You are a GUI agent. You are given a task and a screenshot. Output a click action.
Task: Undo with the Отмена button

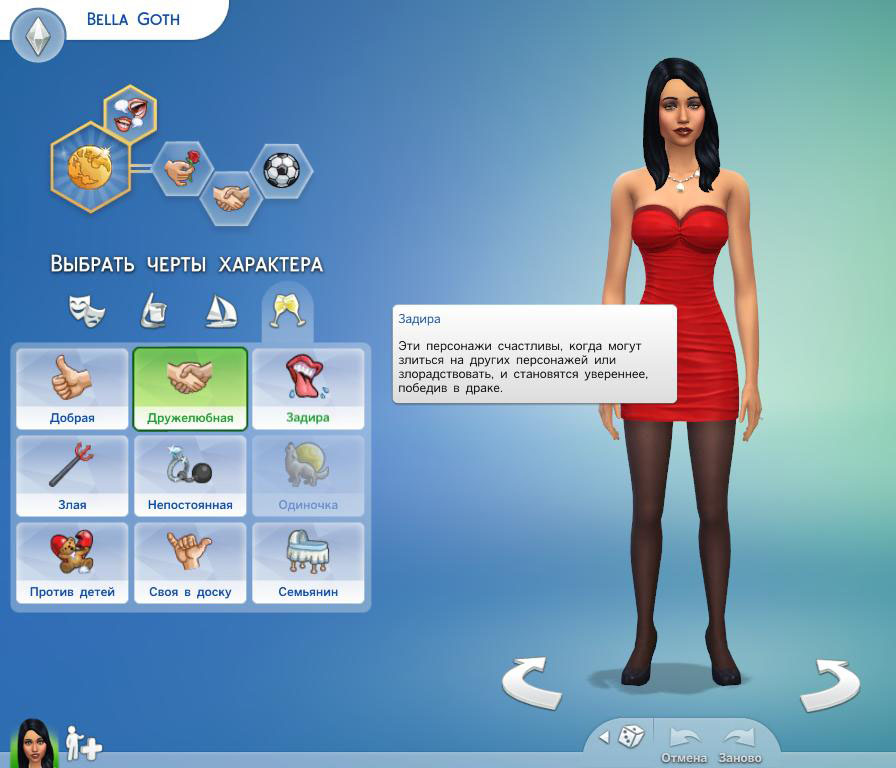click(684, 744)
